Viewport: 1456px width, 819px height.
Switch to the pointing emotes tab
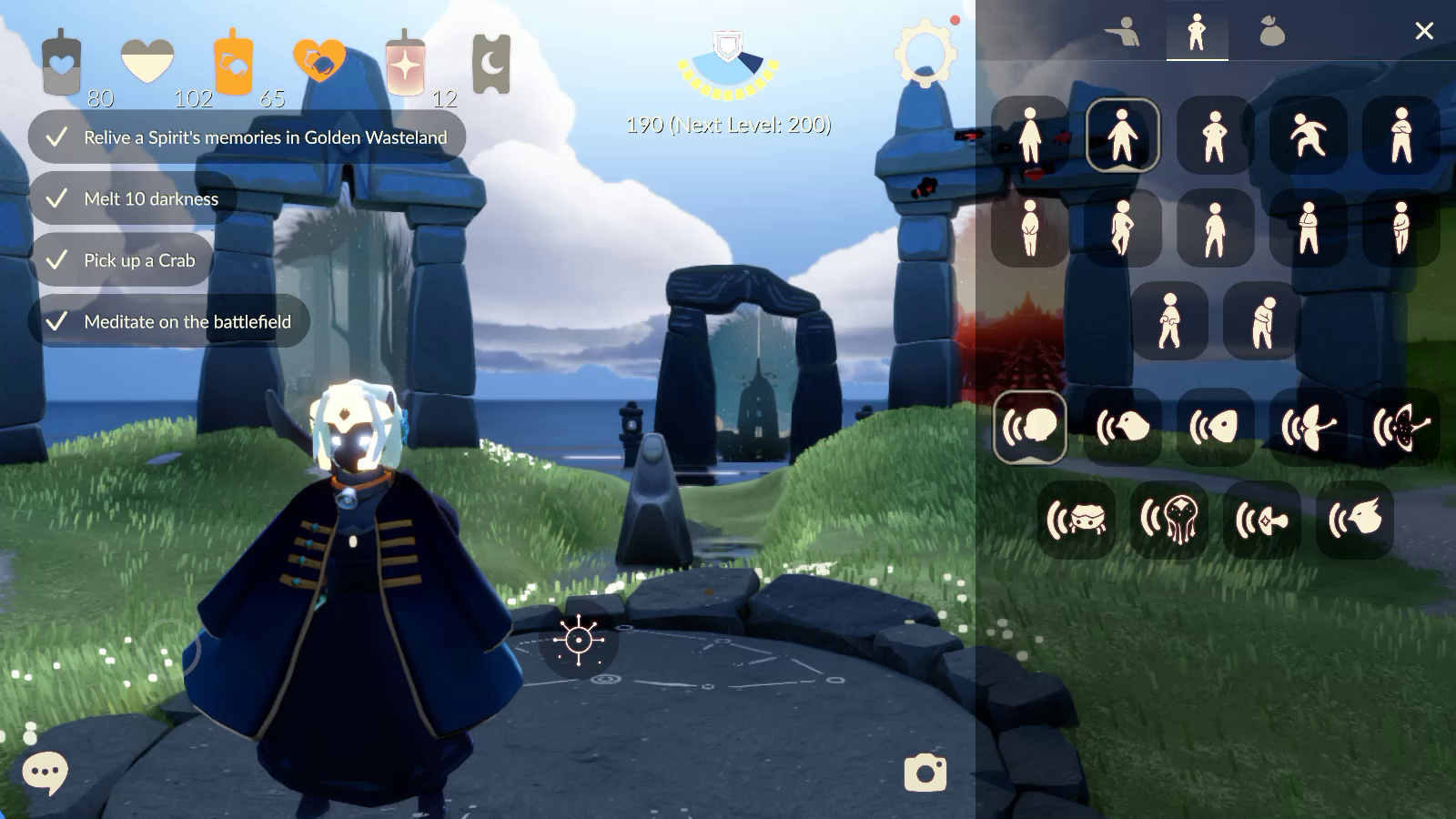coord(1122,32)
